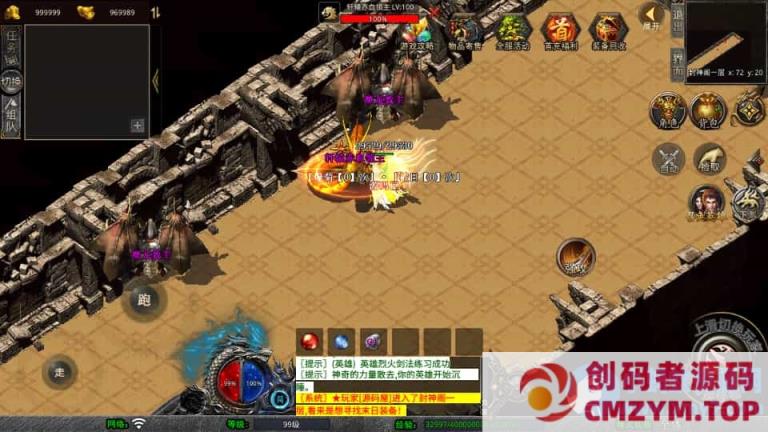Toggle the 跑 run movement button
The width and height of the screenshot is (768, 432).
click(x=143, y=300)
